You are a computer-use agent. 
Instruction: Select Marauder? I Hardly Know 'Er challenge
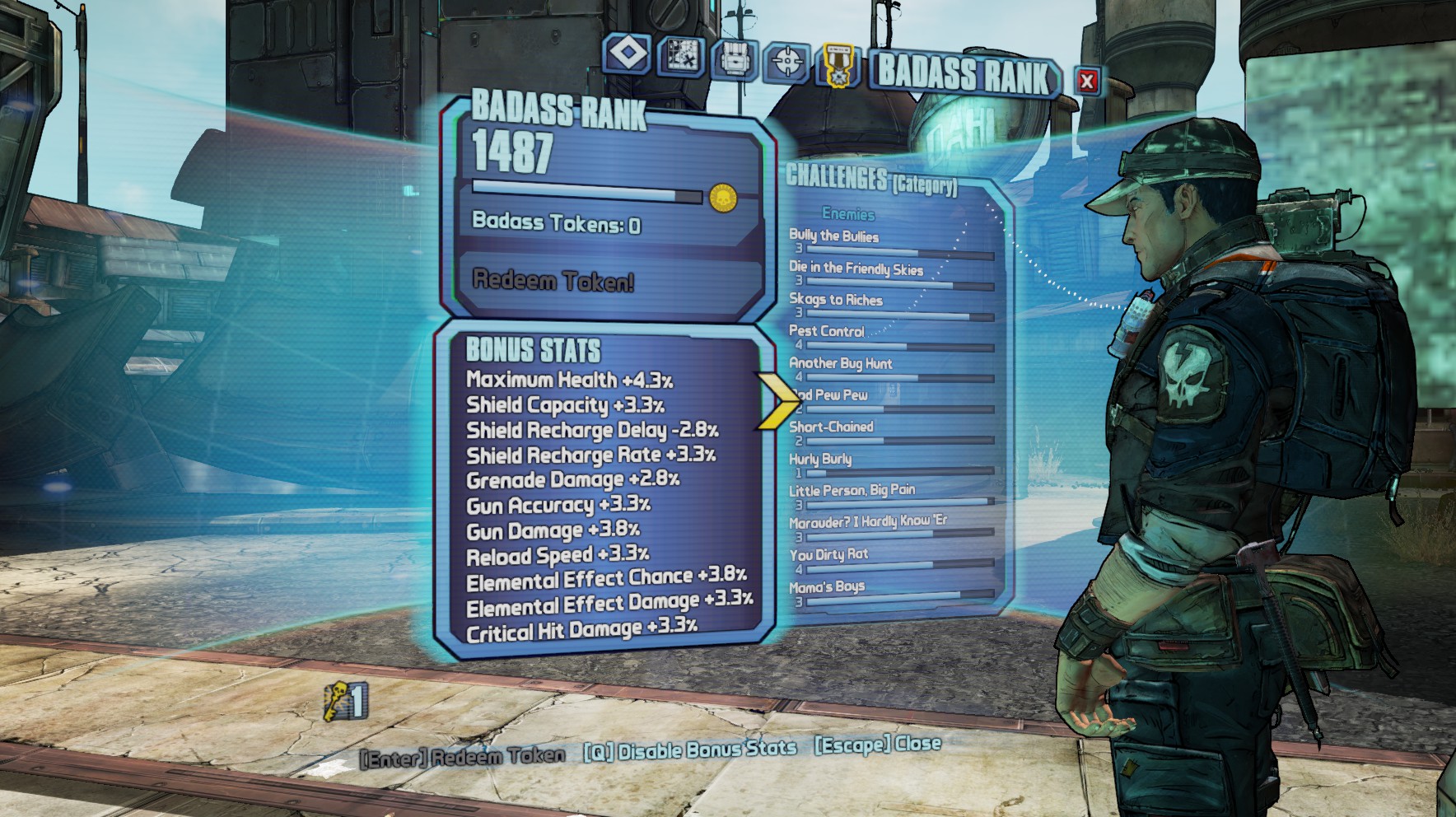coord(867,521)
